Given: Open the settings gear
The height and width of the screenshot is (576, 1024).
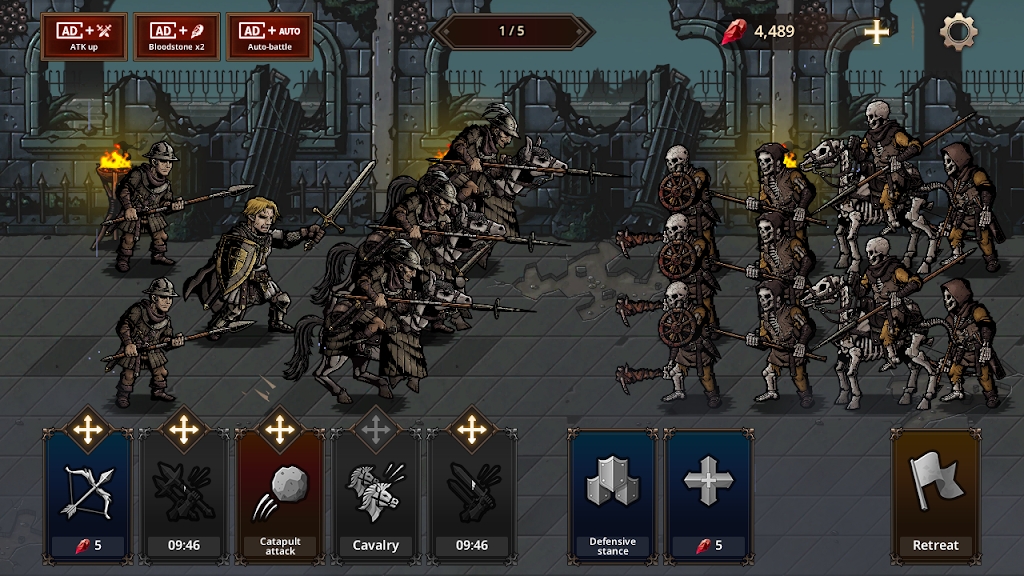Looking at the screenshot, I should coord(958,32).
